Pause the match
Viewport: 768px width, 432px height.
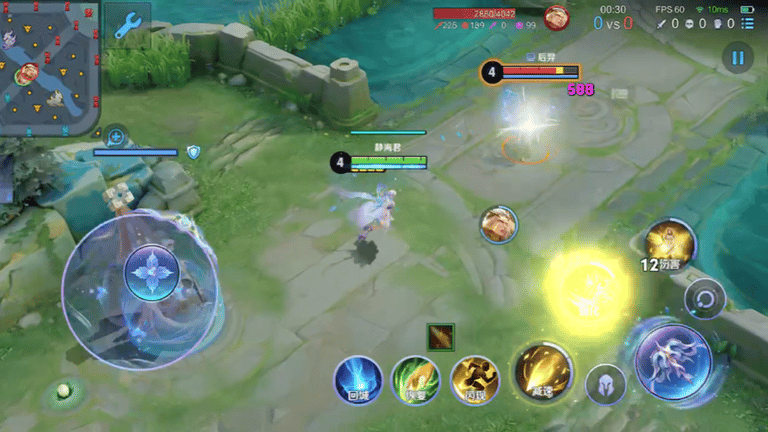tap(737, 57)
